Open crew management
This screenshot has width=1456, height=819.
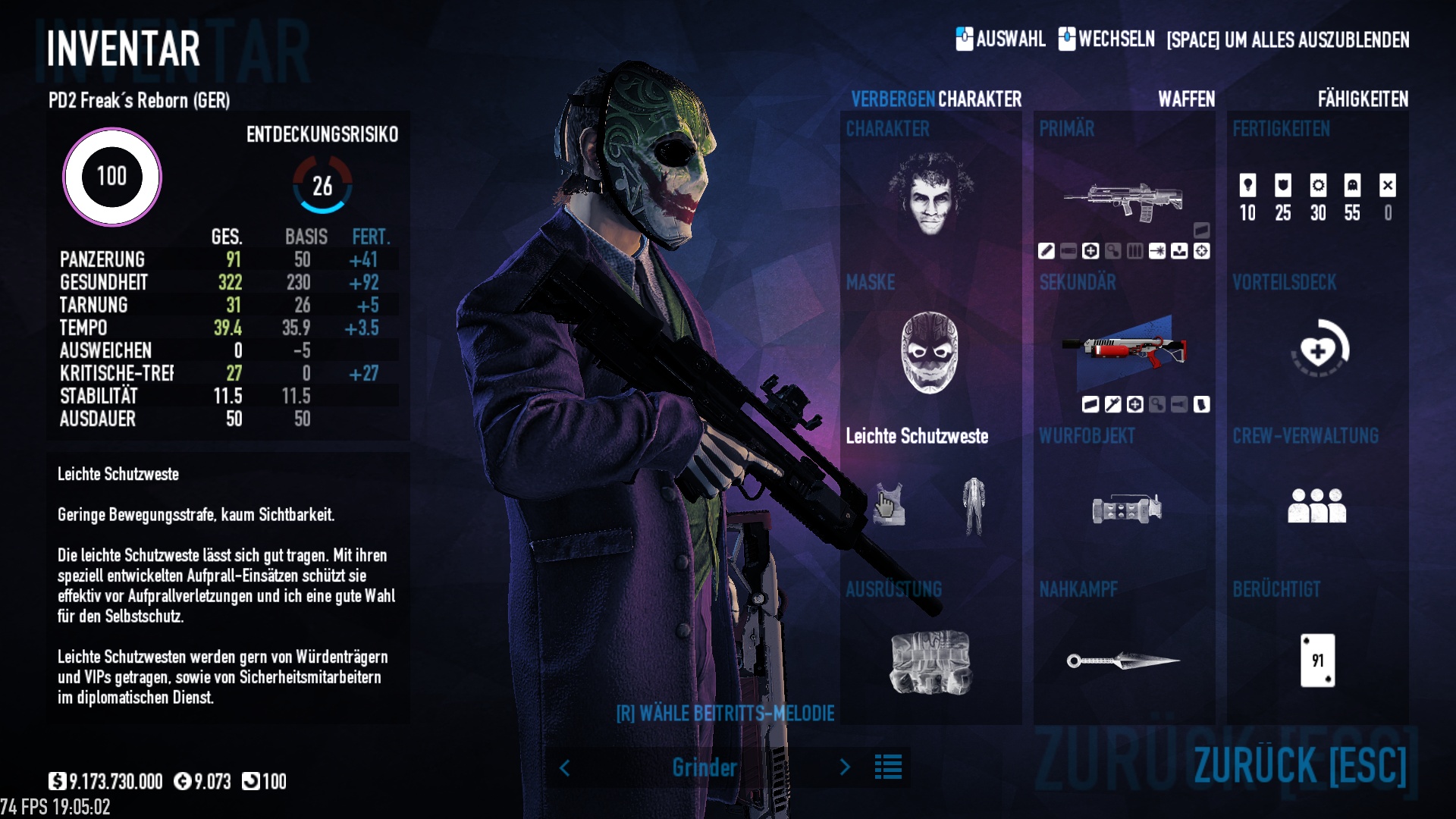pos(1316,506)
